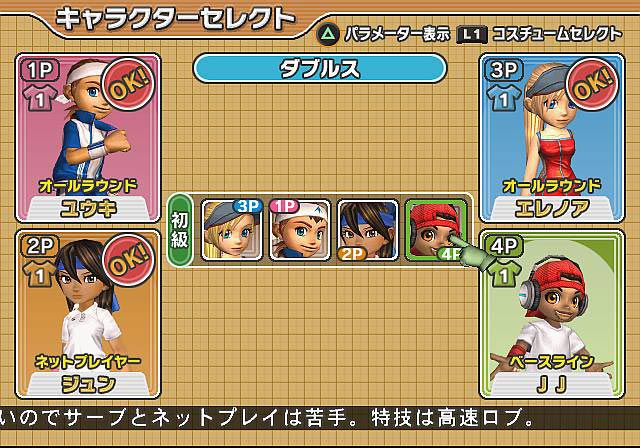Click the shirt costume icon on 1P card
The height and width of the screenshot is (448, 640).
[x=40, y=101]
